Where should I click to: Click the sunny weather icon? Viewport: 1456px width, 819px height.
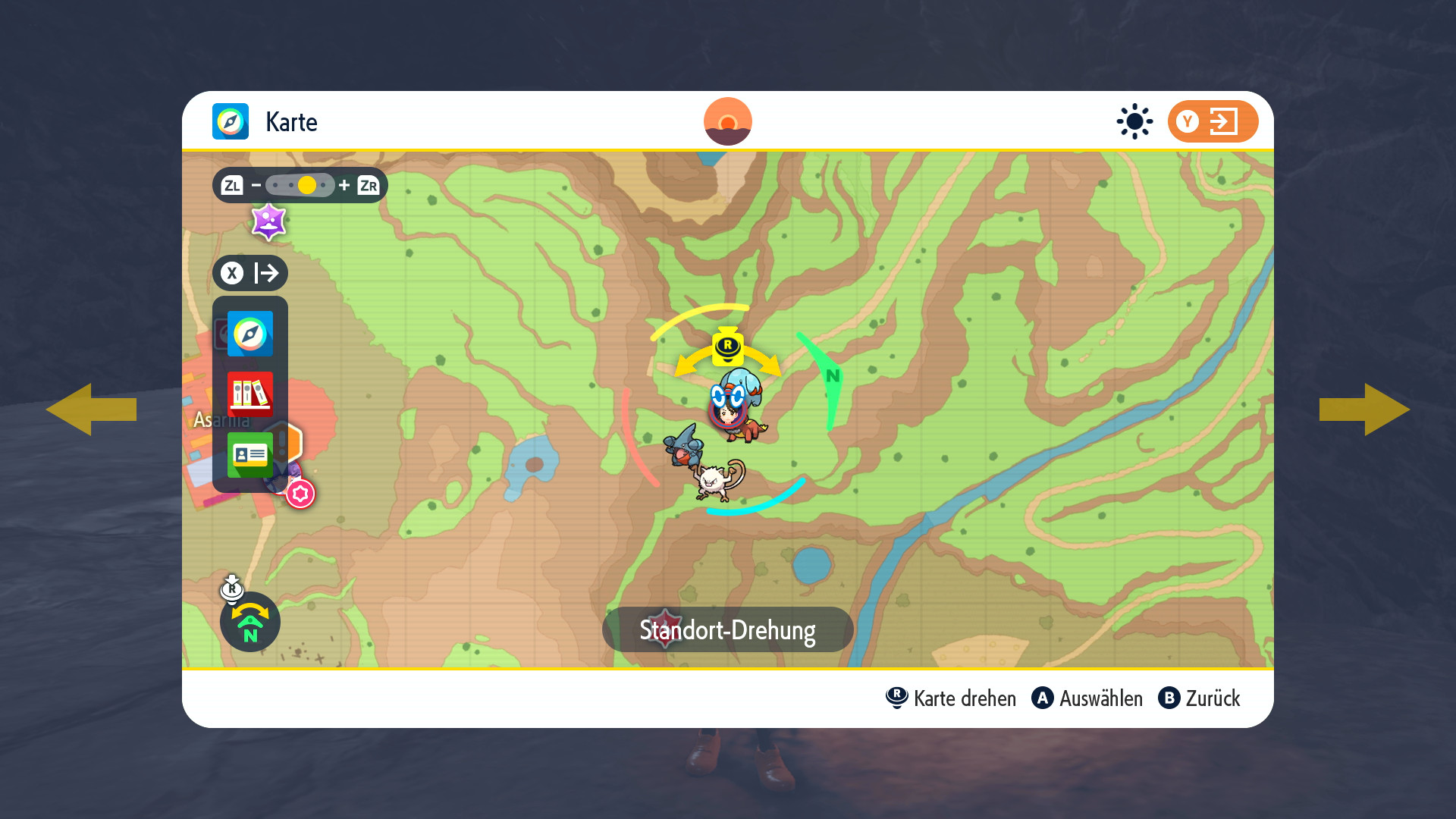pos(1134,121)
